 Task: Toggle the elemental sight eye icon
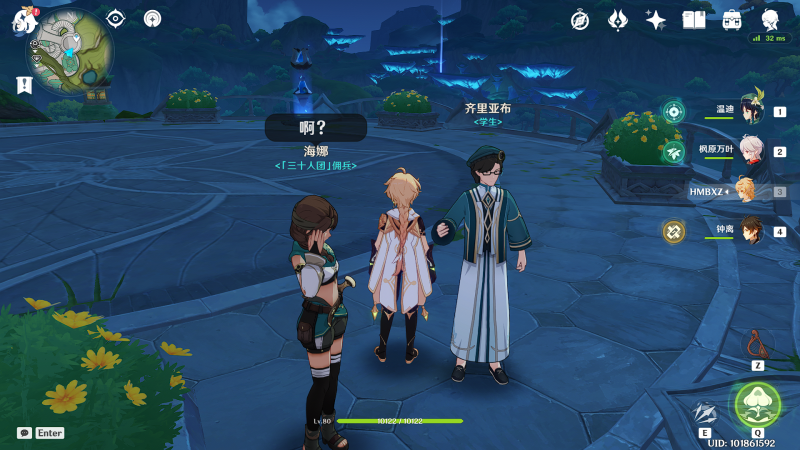pos(116,18)
